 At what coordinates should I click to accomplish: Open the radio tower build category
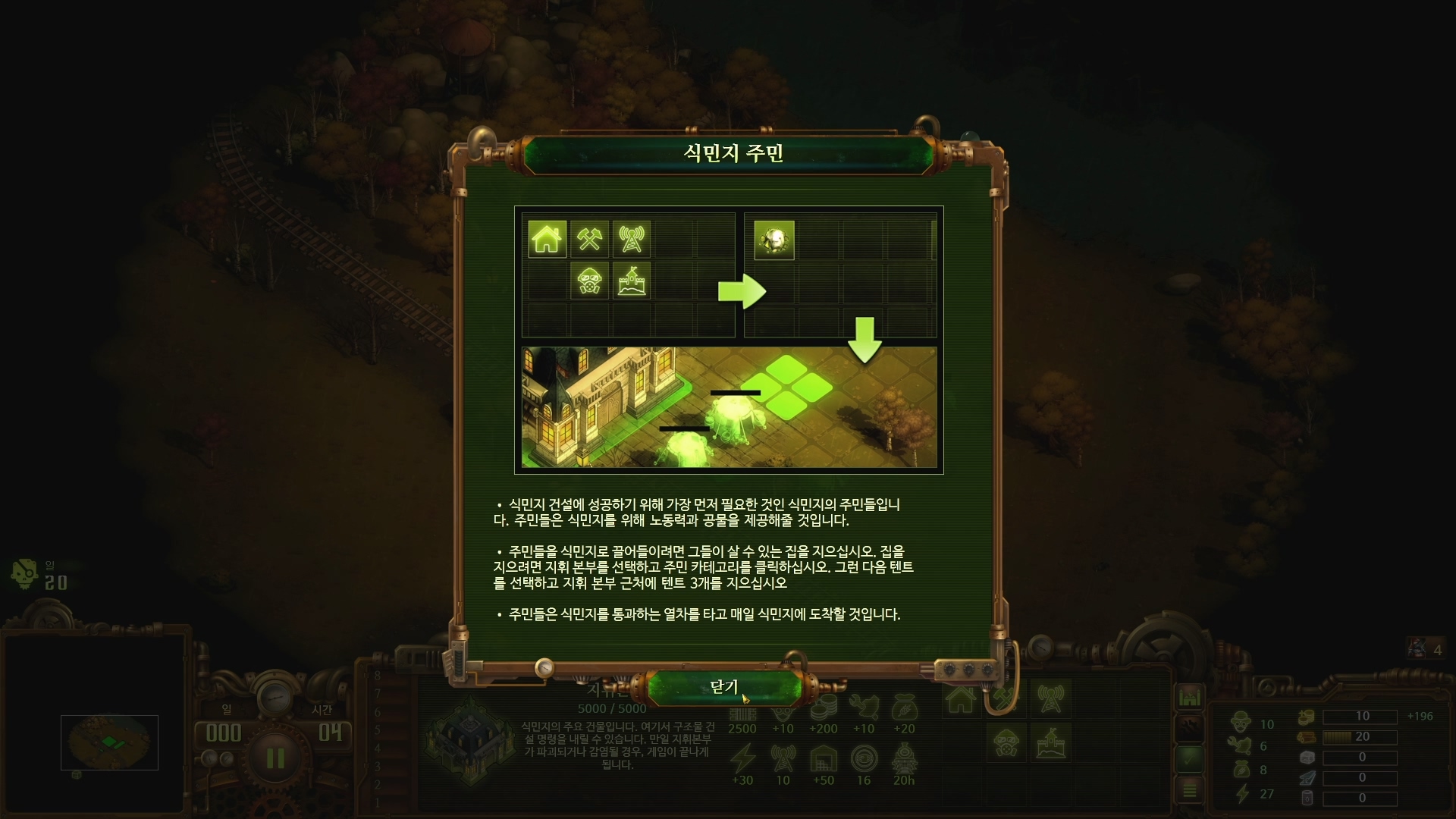point(1050,699)
